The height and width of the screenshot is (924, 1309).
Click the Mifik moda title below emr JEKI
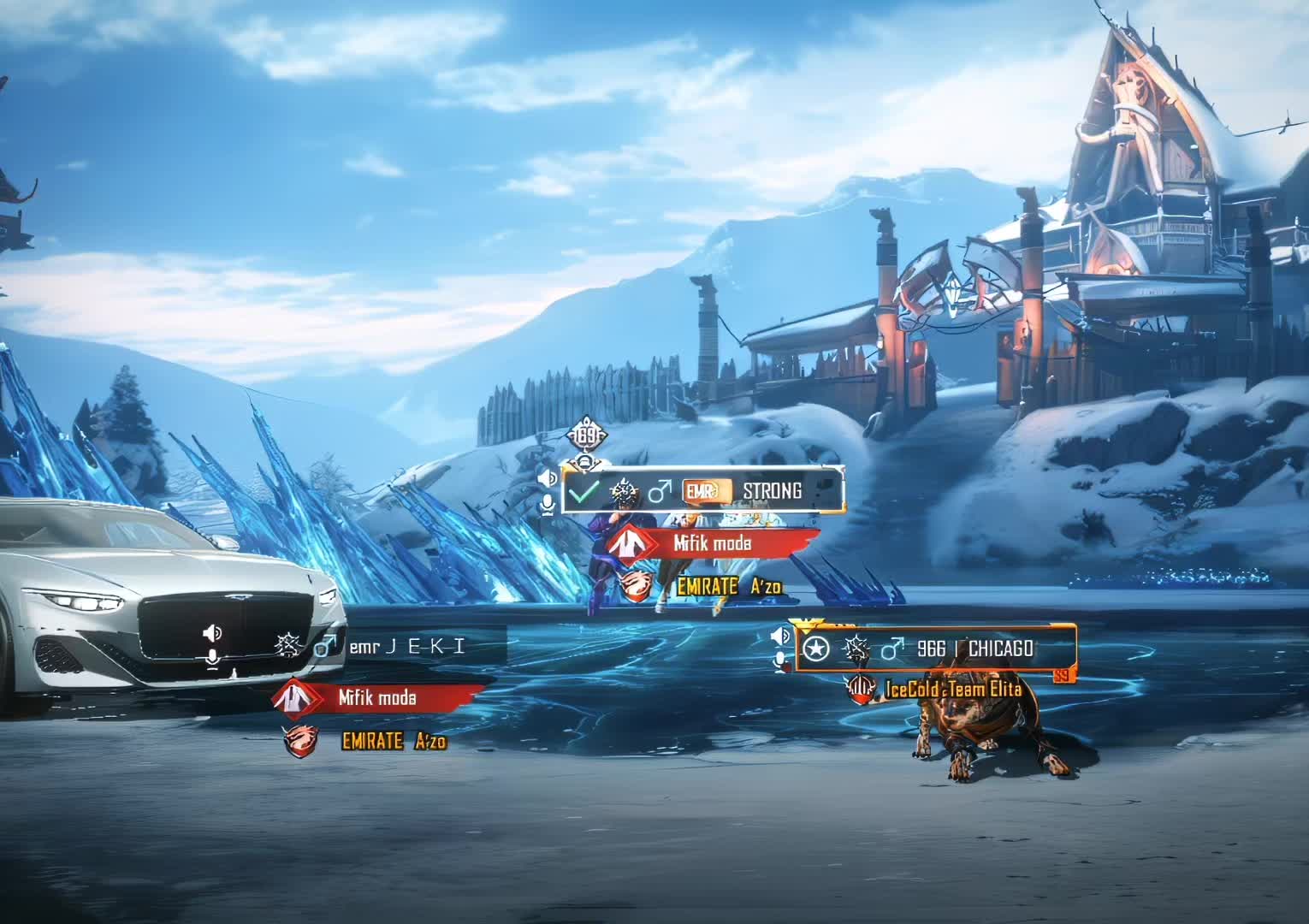point(378,698)
